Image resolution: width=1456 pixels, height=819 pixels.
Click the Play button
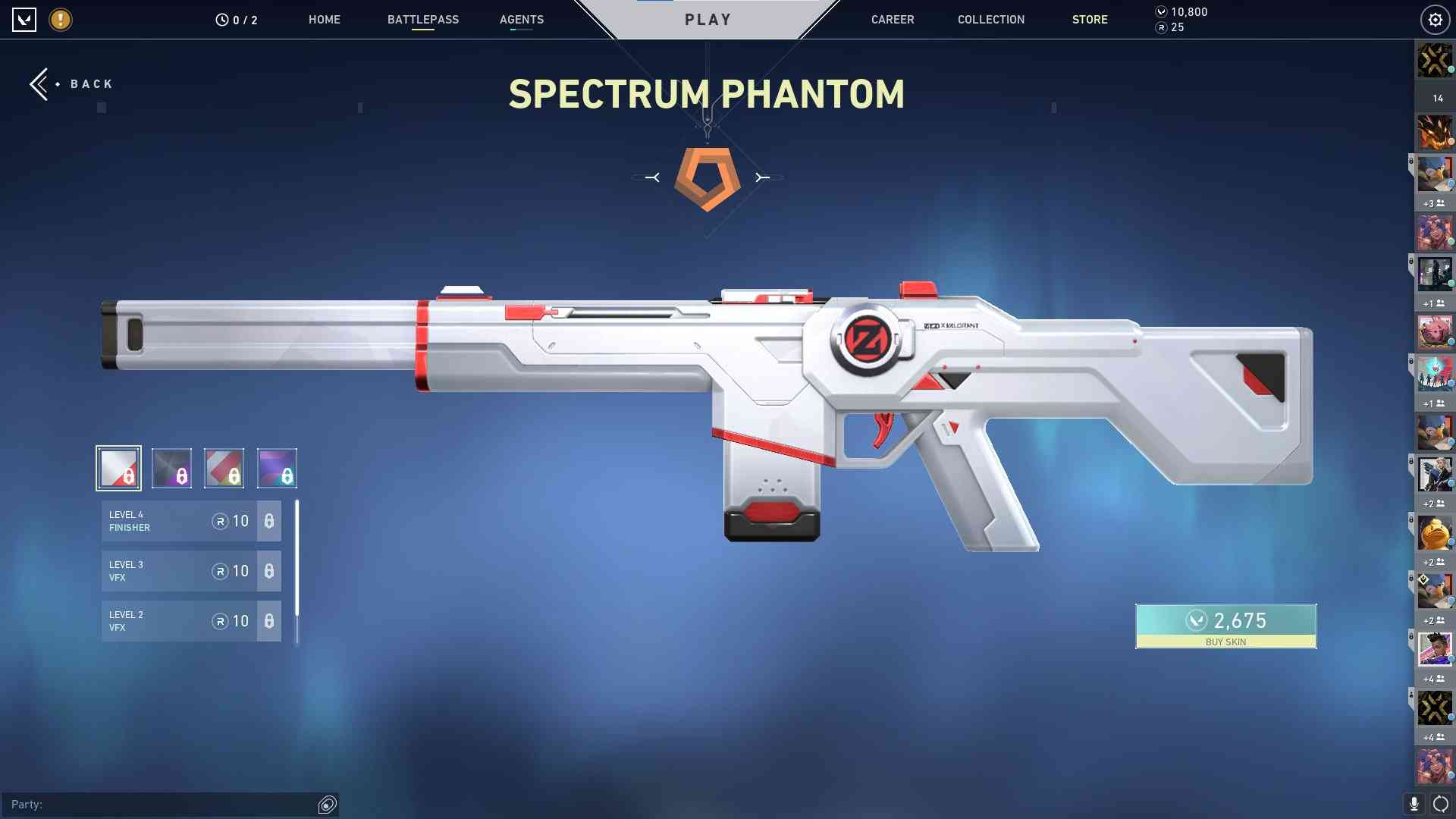[x=708, y=20]
